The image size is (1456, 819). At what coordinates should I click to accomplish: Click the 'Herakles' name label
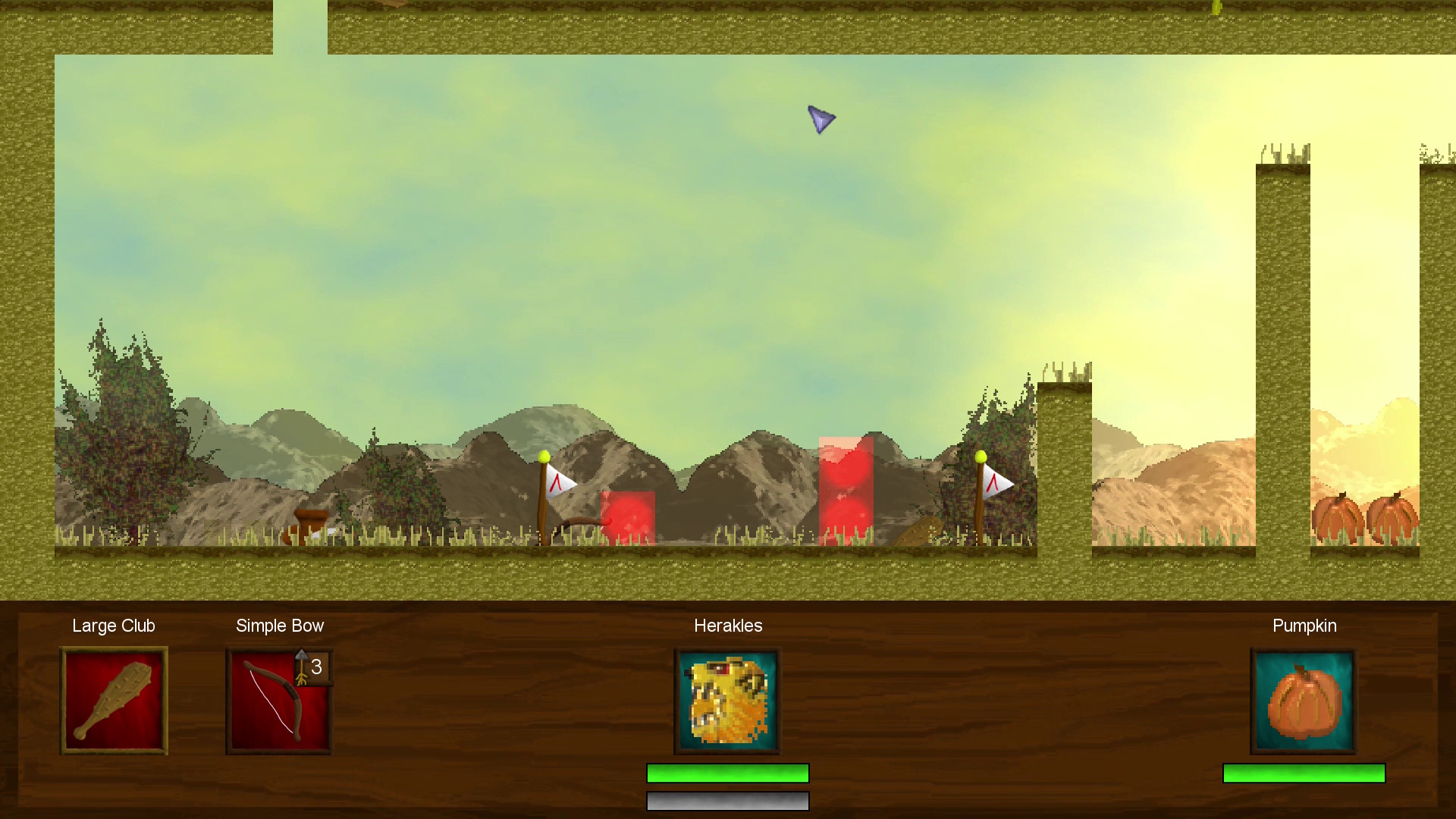pos(727,626)
